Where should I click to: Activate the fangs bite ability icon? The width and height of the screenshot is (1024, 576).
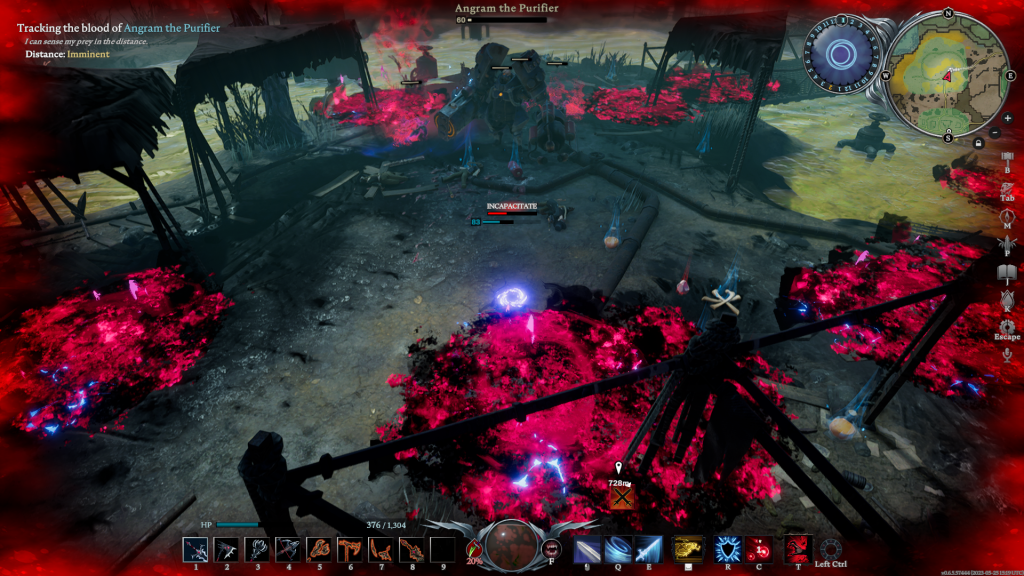pyautogui.click(x=551, y=548)
